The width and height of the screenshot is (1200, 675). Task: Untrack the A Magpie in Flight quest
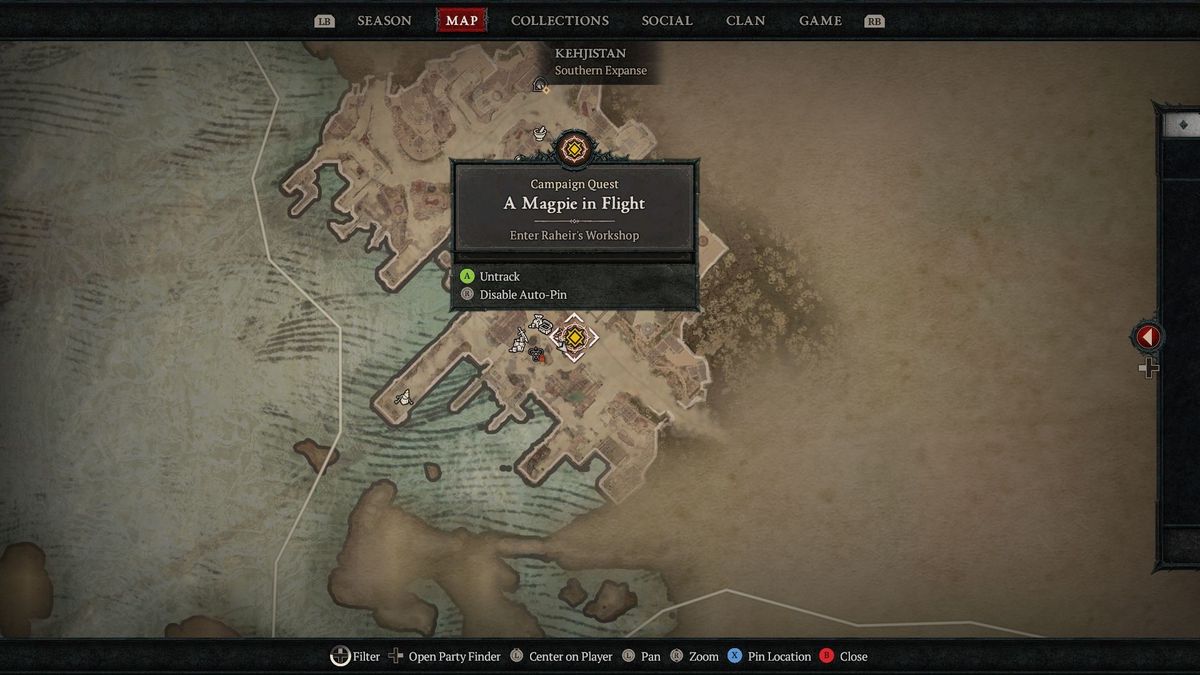pos(499,276)
